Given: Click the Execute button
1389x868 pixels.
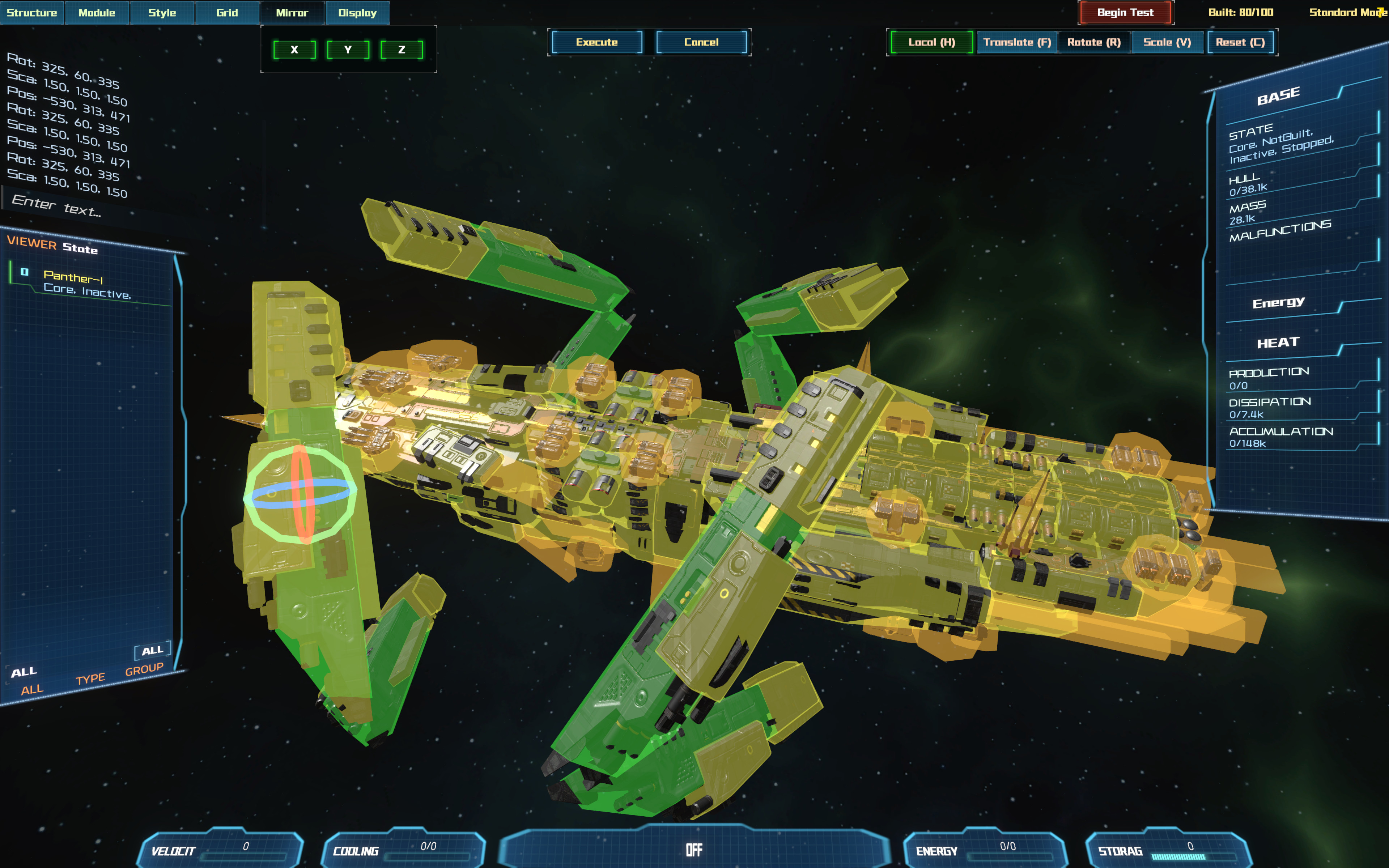Looking at the screenshot, I should [x=597, y=42].
